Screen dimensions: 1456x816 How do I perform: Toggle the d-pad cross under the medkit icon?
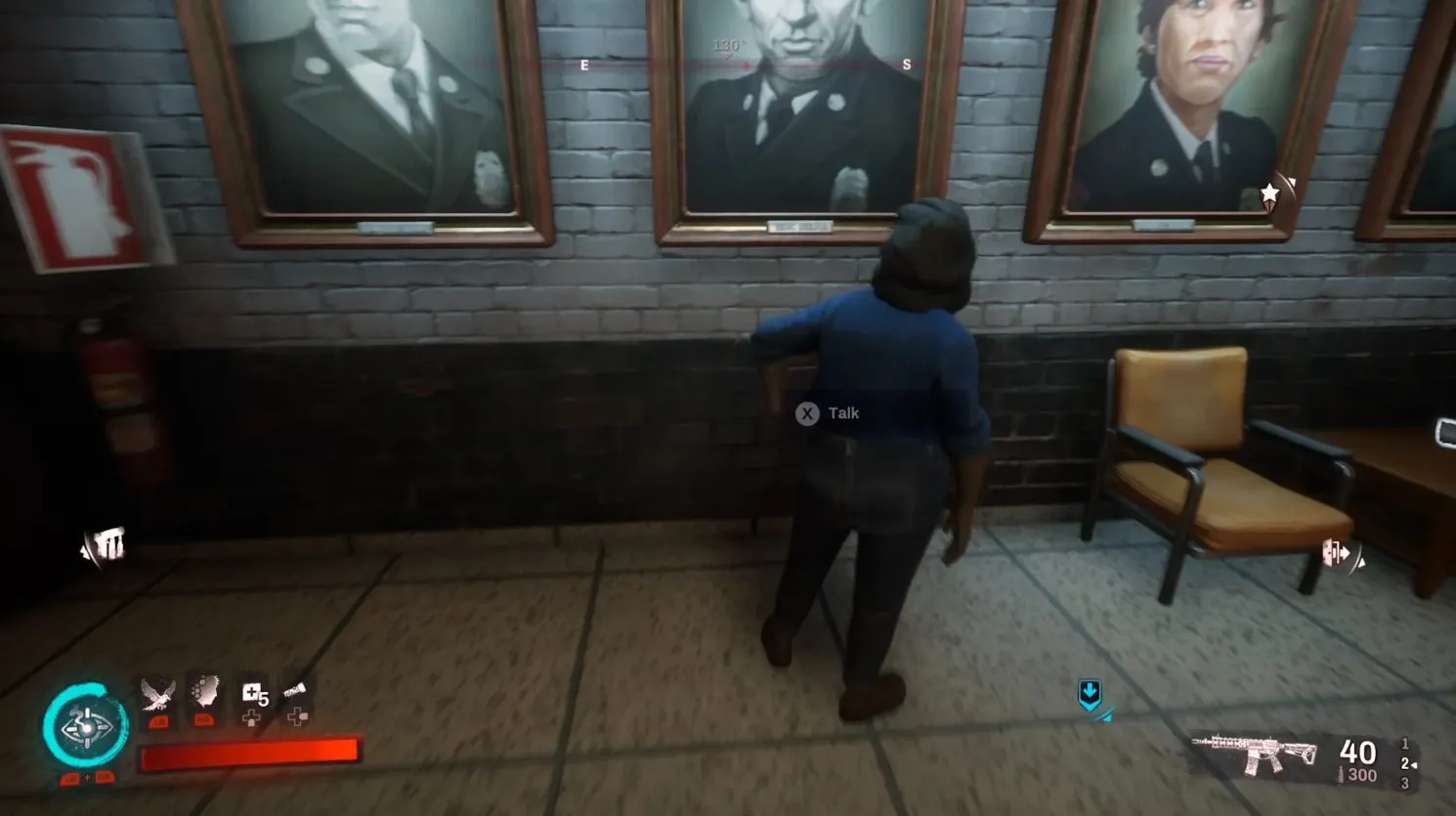click(250, 717)
